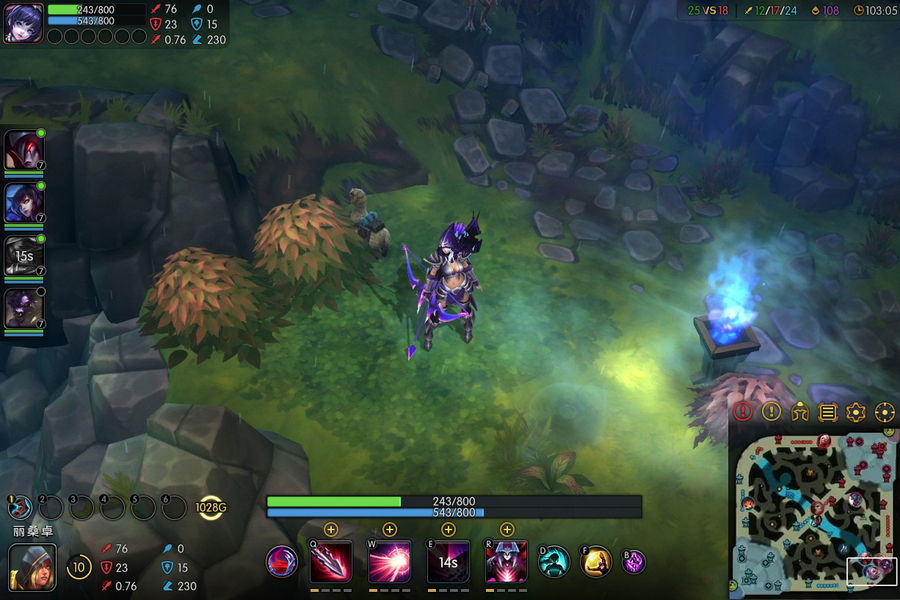Send the red exclamation danger ping
Screen dimensions: 900x600
click(742, 411)
